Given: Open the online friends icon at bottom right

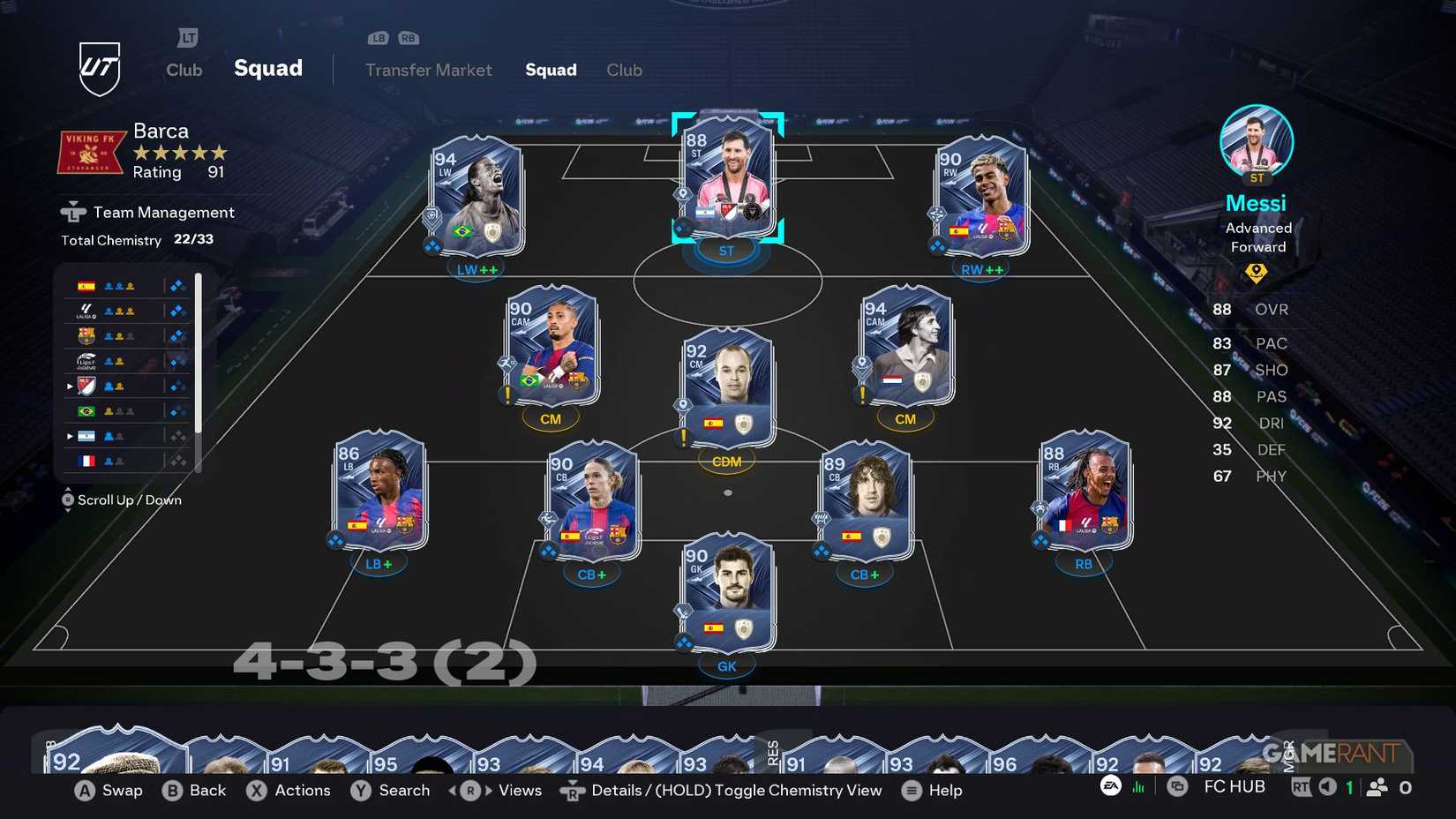Looking at the screenshot, I should [x=1377, y=786].
